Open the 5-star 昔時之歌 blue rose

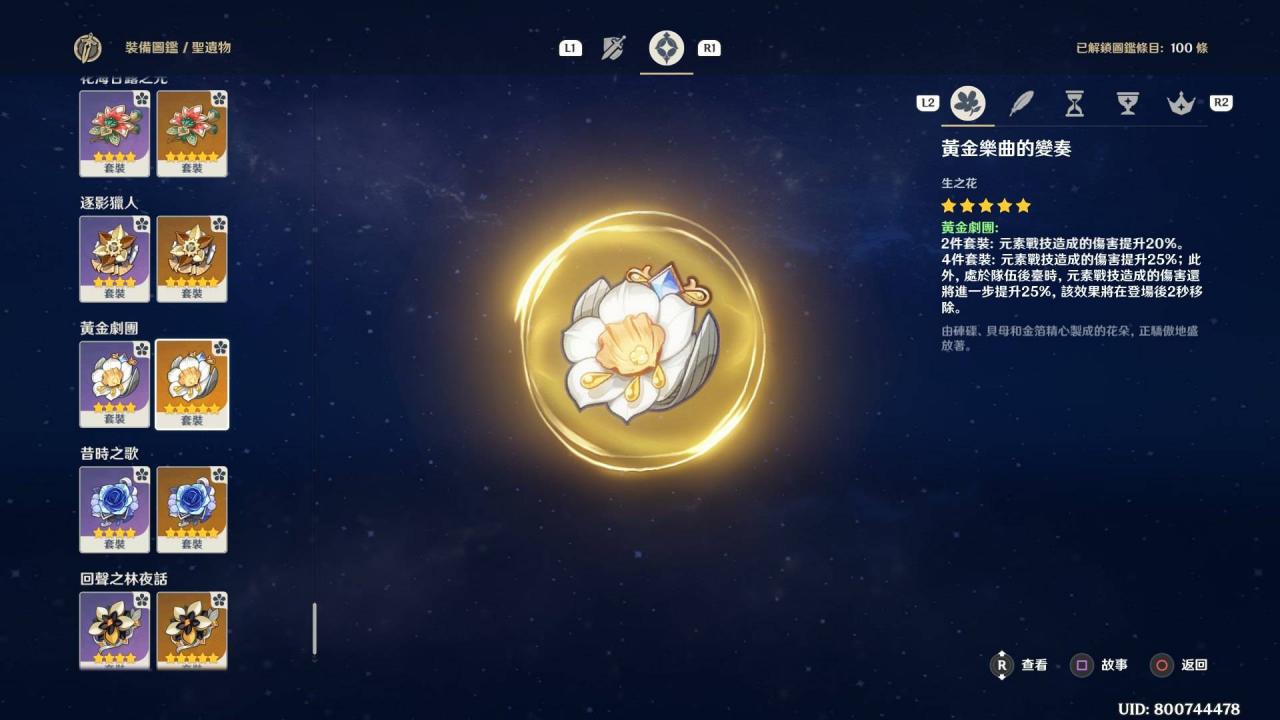coord(192,509)
